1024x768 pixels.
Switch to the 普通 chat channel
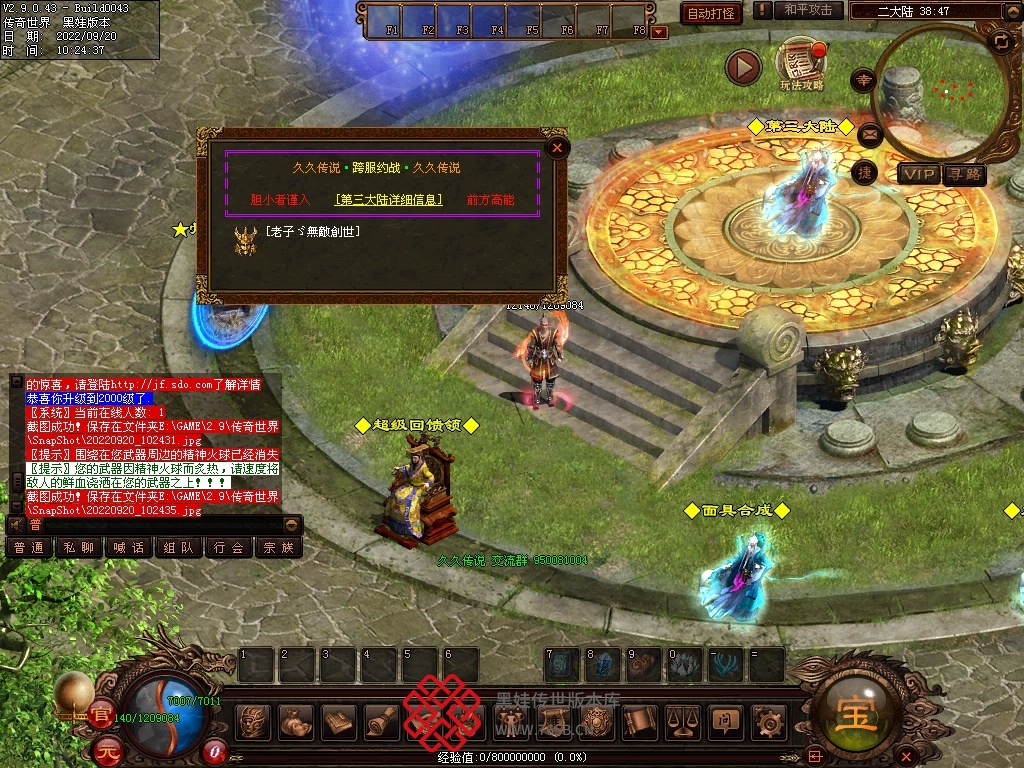(x=29, y=547)
